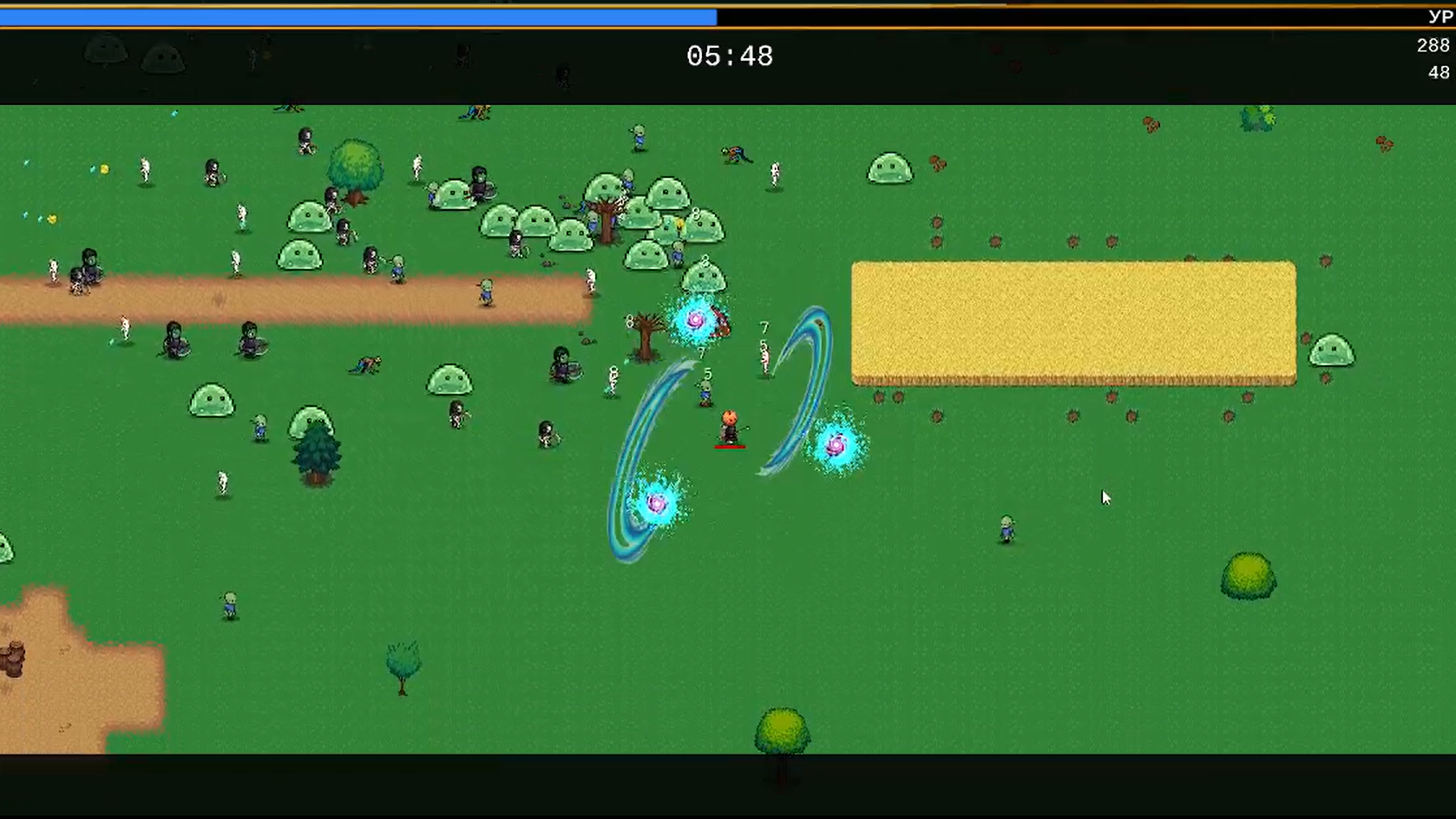Image resolution: width=1456 pixels, height=819 pixels.
Task: Click the cyan orb in the lower-left portal
Action: coord(658,501)
